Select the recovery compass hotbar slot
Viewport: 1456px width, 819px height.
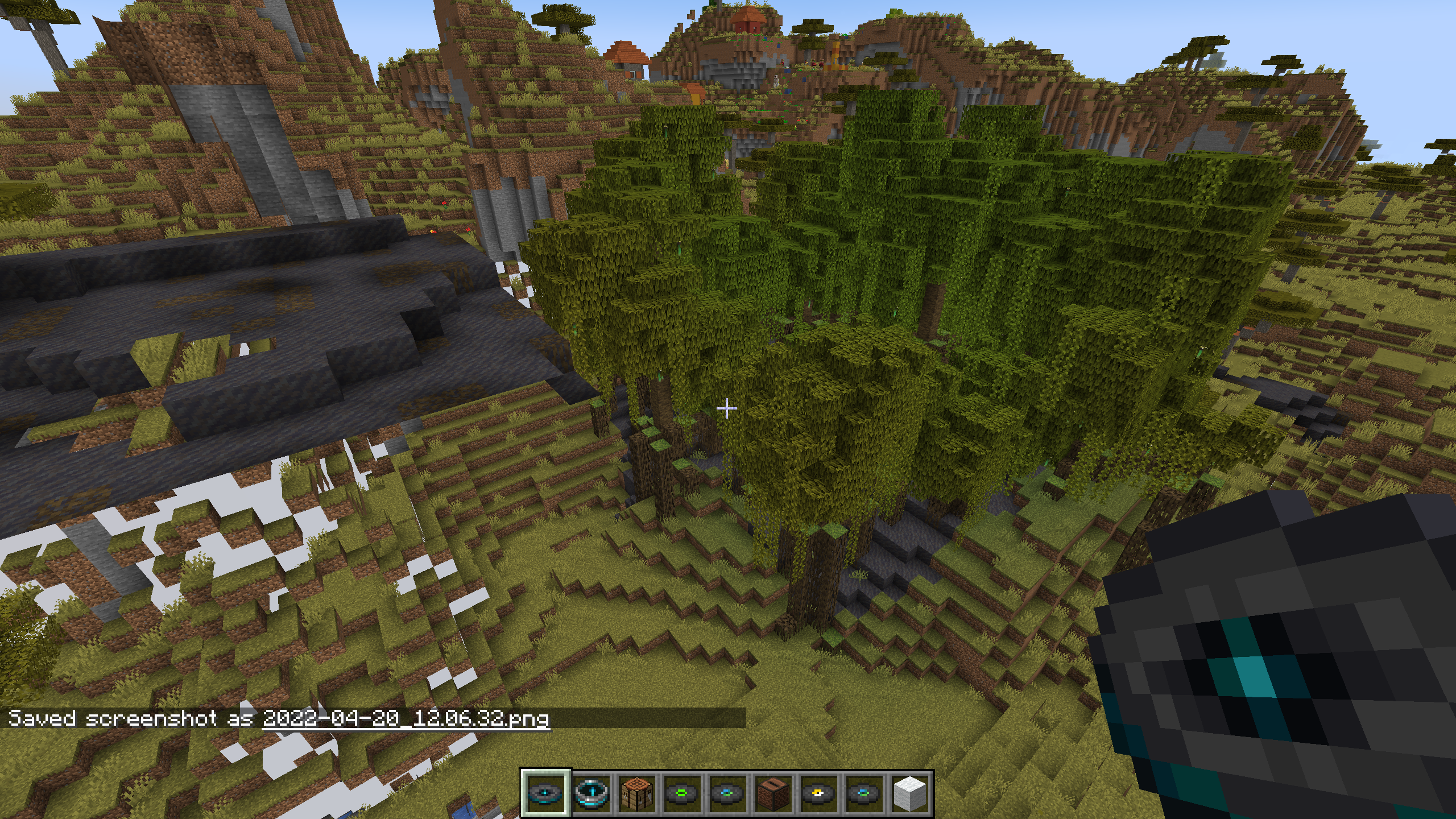click(x=591, y=793)
